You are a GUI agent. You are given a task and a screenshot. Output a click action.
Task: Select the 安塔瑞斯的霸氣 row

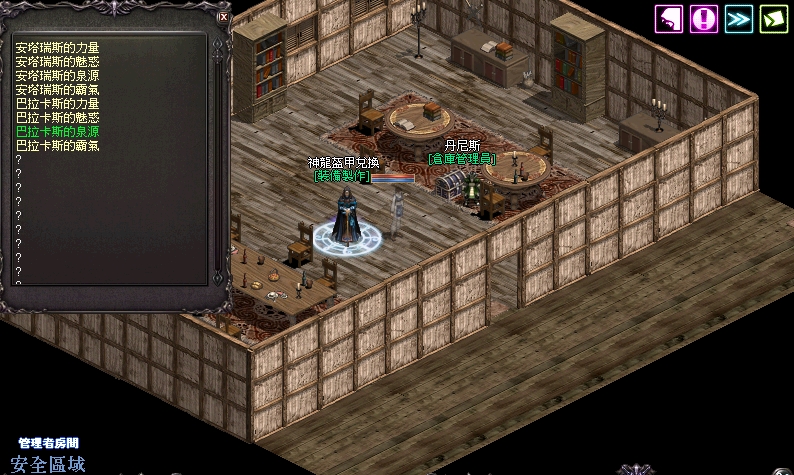coord(57,89)
